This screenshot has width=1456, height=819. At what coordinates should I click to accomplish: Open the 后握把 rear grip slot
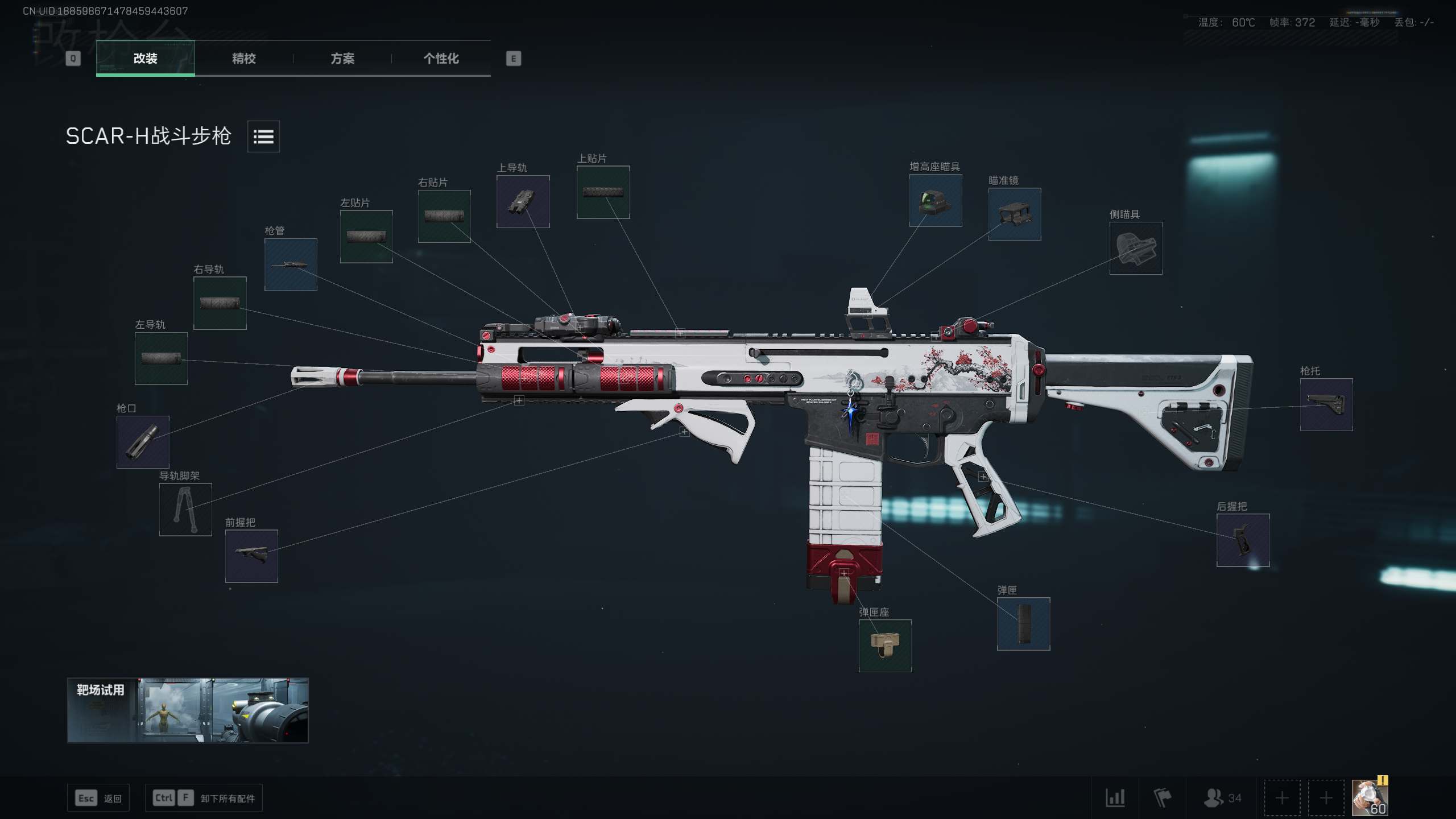click(1243, 540)
